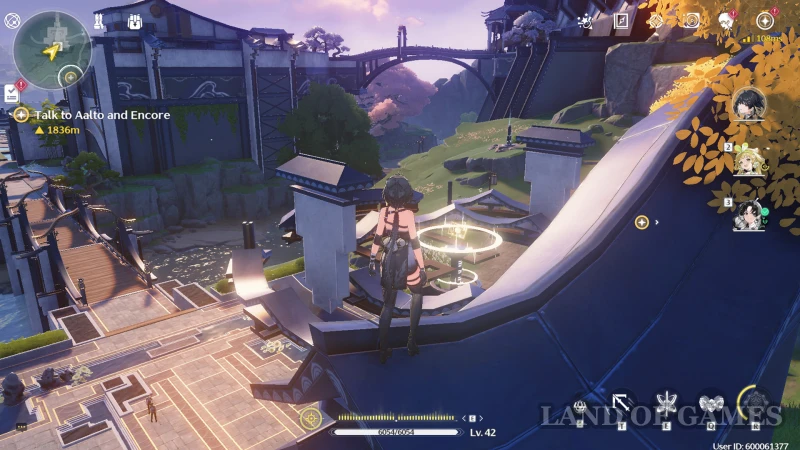The image size is (800, 450).
Task: Activate the echo skill icon
Action: (711, 403)
